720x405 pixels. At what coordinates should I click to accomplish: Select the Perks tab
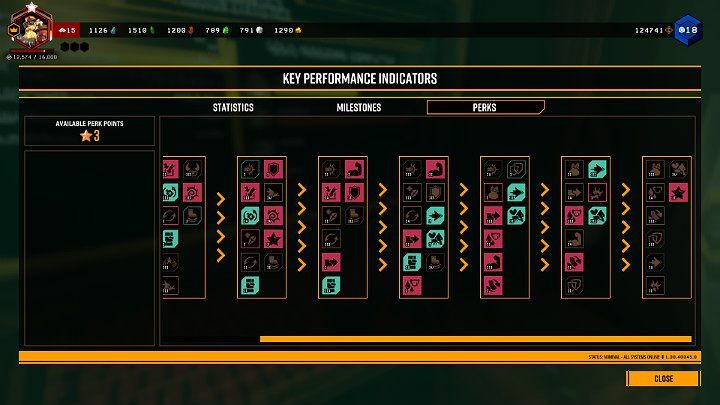[485, 107]
